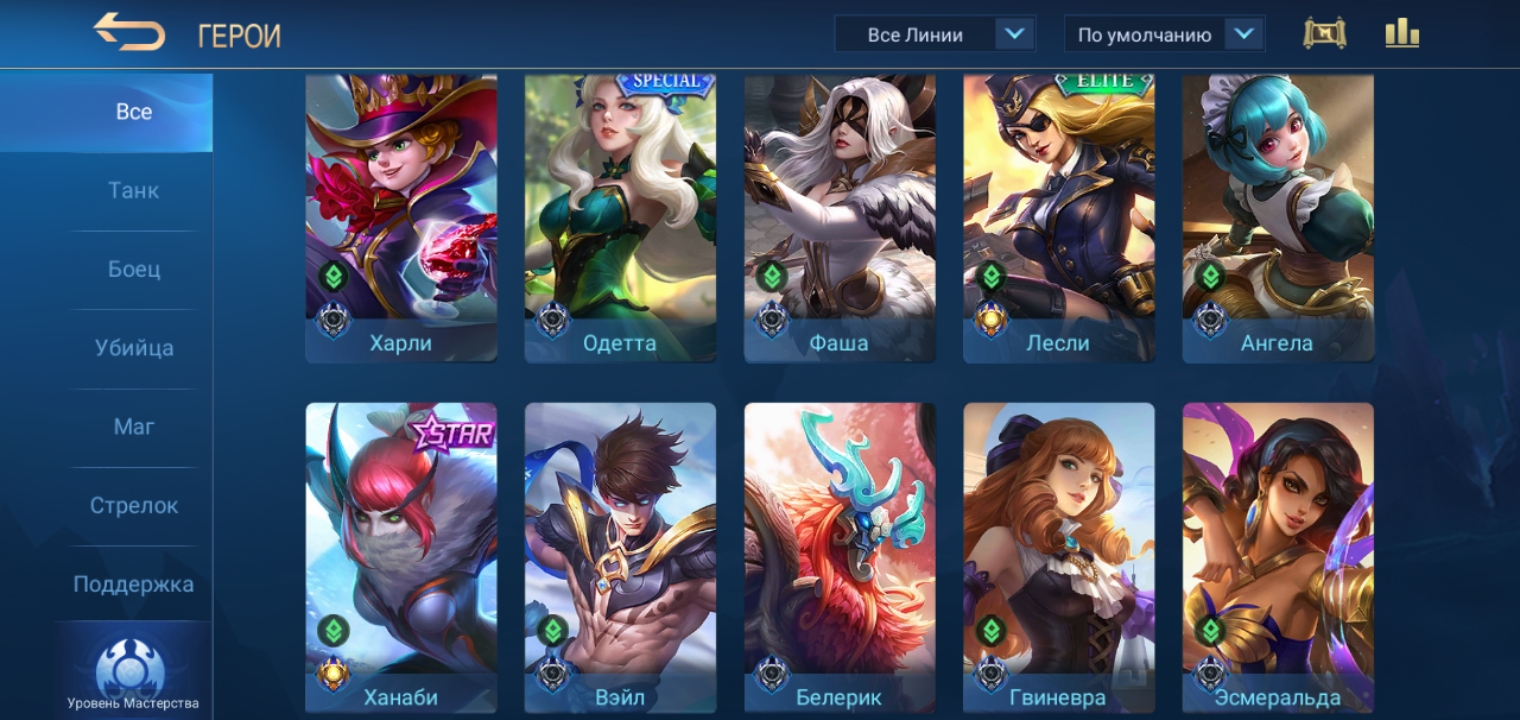The width and height of the screenshot is (1520, 720).
Task: Choose the Белерик hero card
Action: coord(840,555)
